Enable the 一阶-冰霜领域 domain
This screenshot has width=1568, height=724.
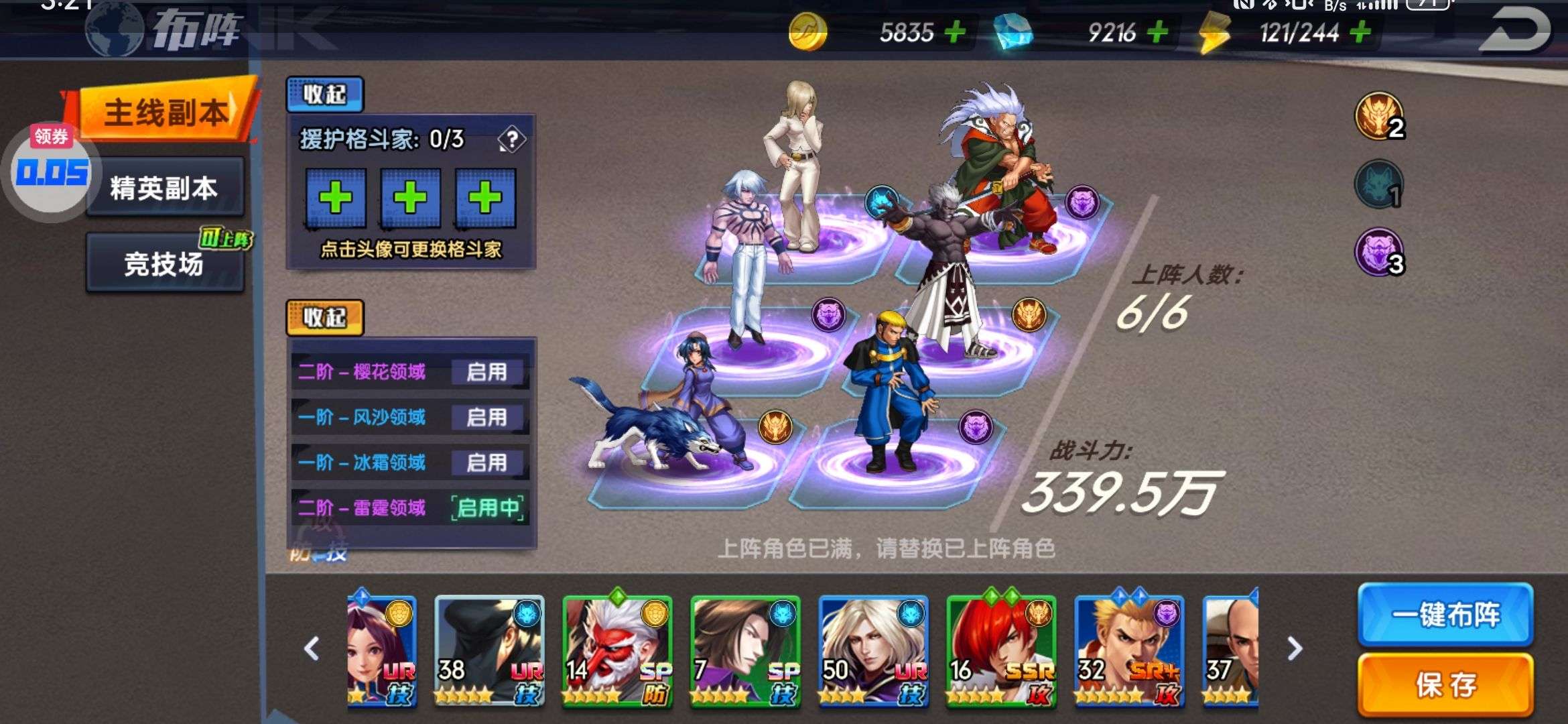[x=486, y=463]
